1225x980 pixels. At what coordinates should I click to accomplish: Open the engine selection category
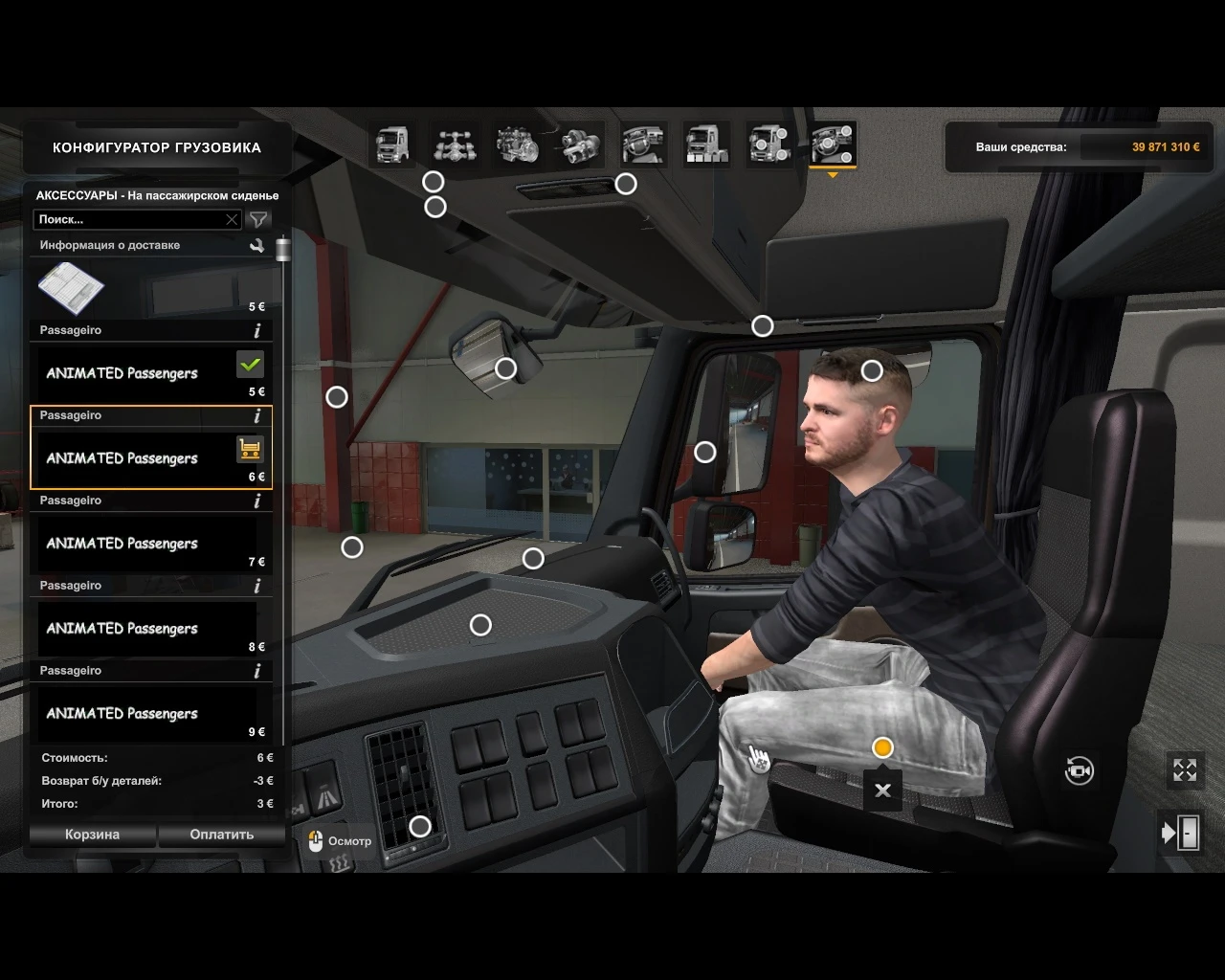(x=519, y=145)
